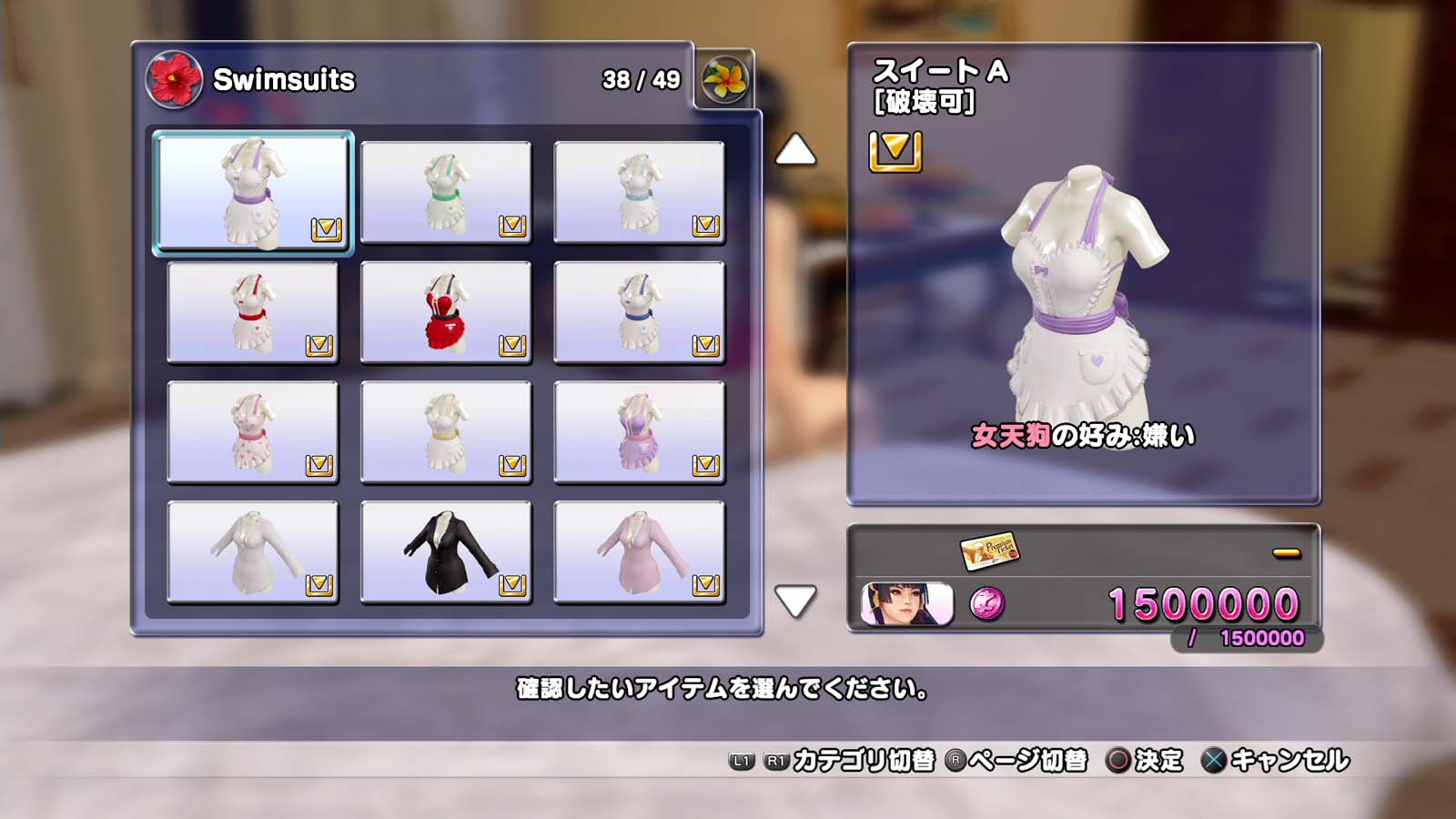Viewport: 1456px width, 819px height.
Task: Choose the pink long-sleeve shirt
Action: pyautogui.click(x=639, y=552)
